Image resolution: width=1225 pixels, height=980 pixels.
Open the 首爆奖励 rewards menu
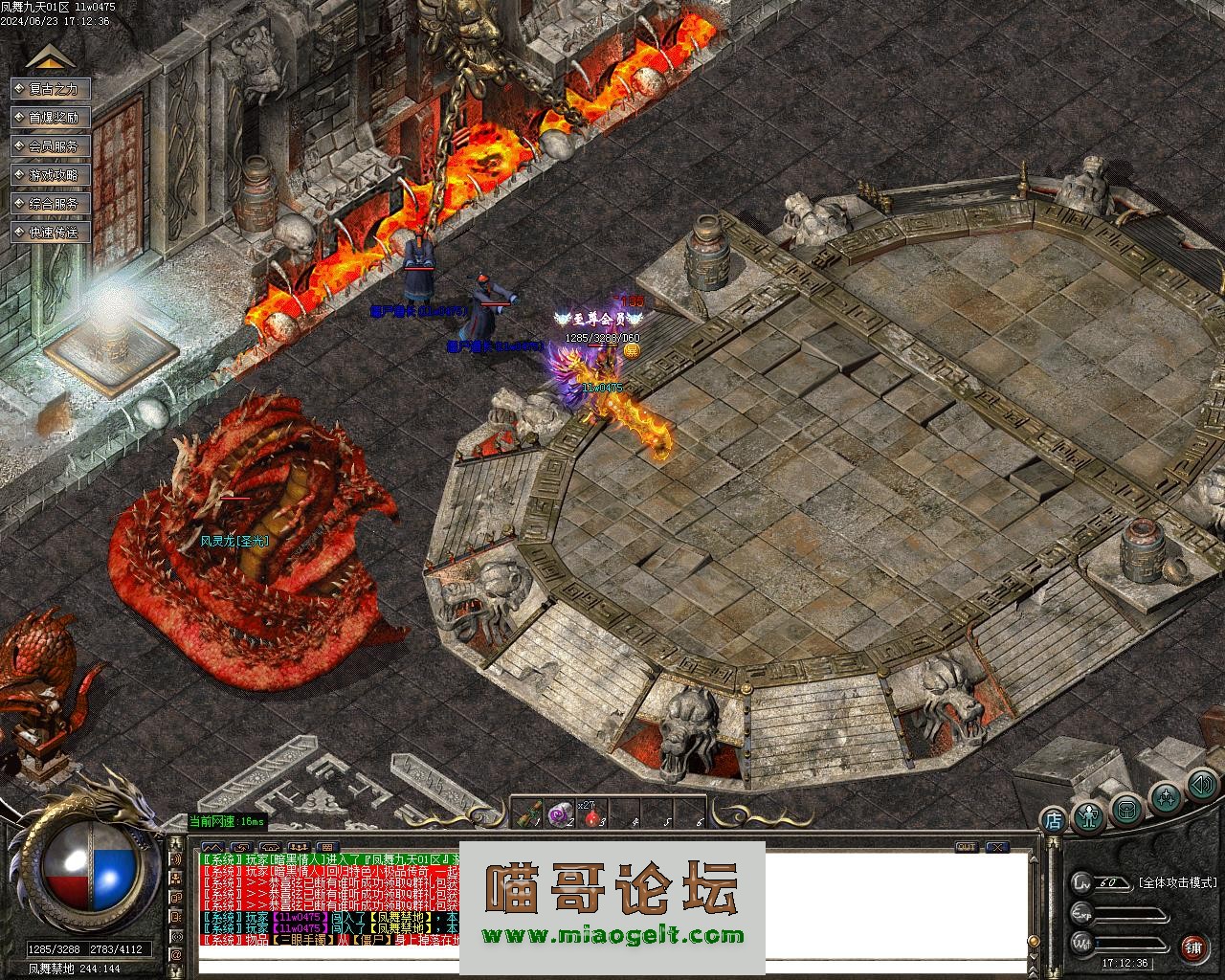(x=51, y=118)
